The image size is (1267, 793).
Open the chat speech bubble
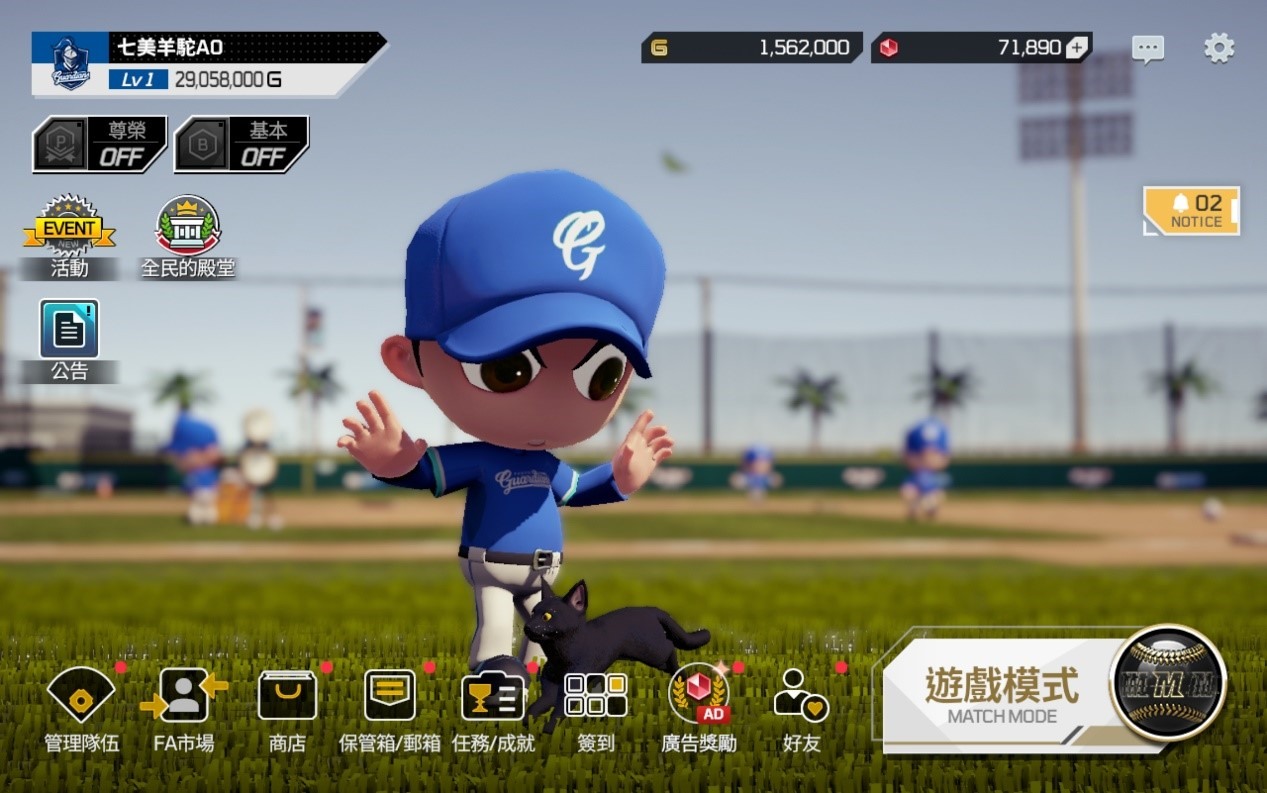pos(1148,49)
